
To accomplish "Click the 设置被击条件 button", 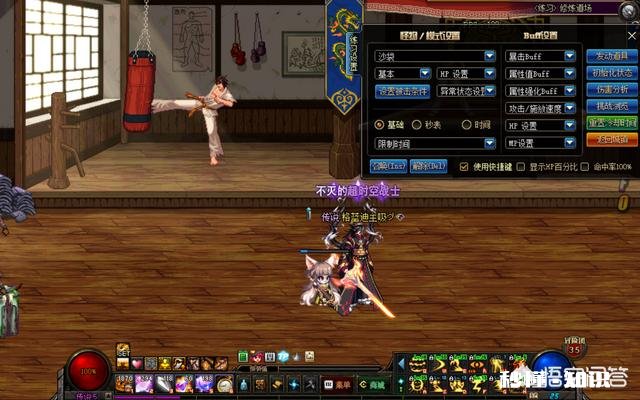I will [401, 90].
